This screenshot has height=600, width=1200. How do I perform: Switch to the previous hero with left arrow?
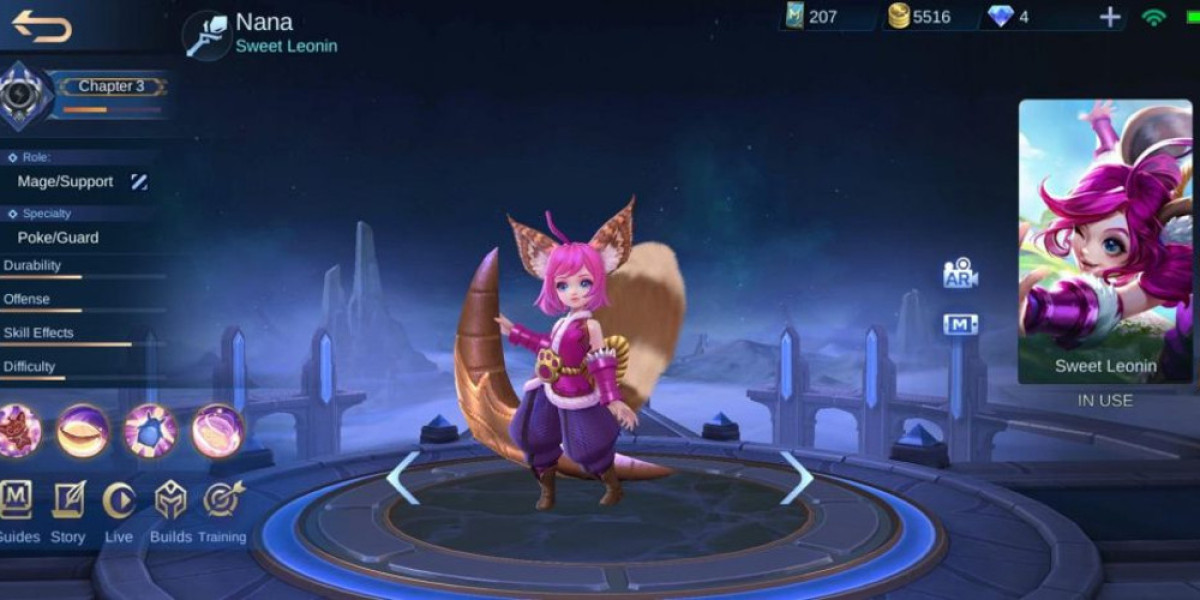(x=402, y=478)
